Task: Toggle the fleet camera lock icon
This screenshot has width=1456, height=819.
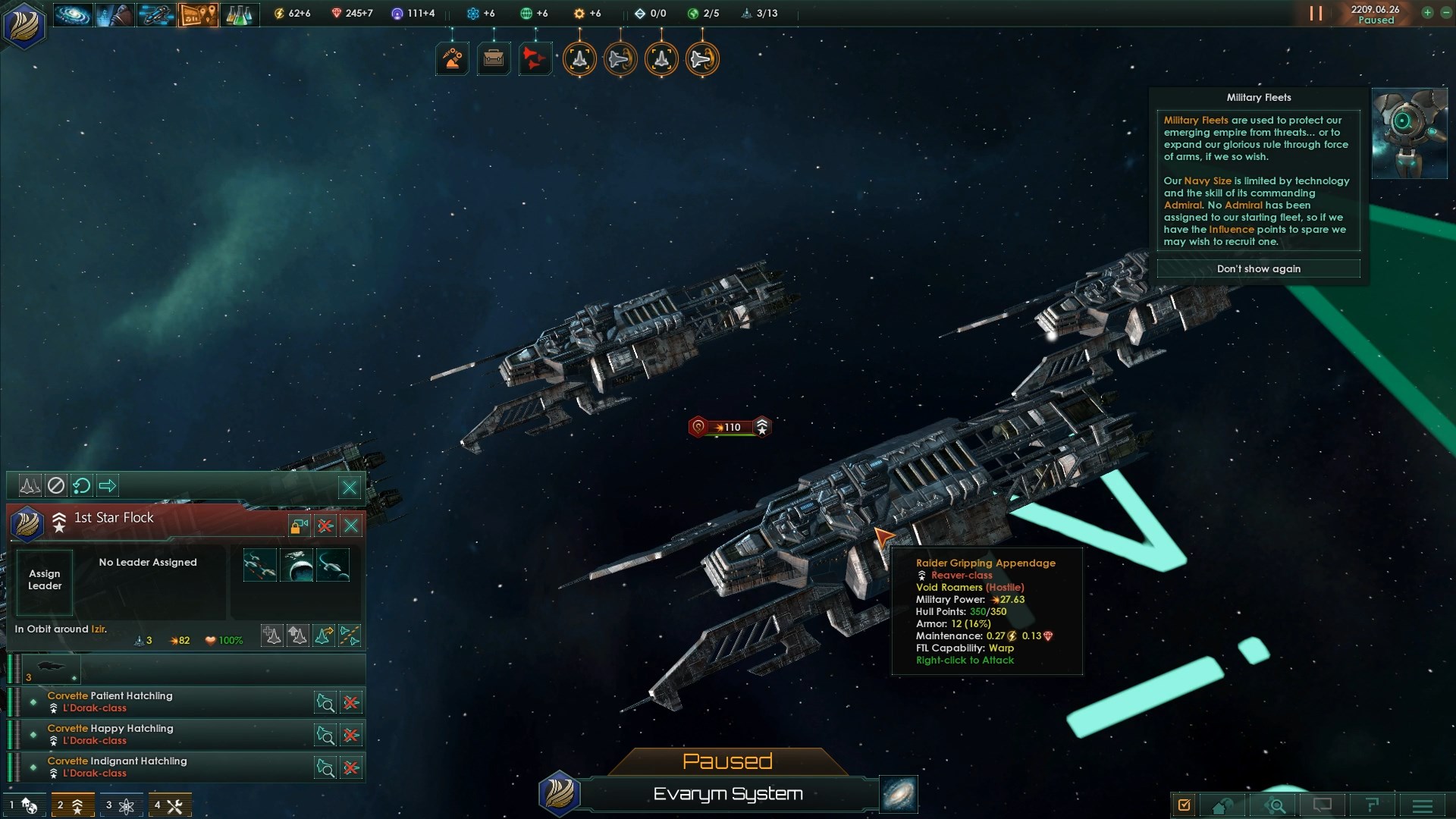Action: pos(299,526)
